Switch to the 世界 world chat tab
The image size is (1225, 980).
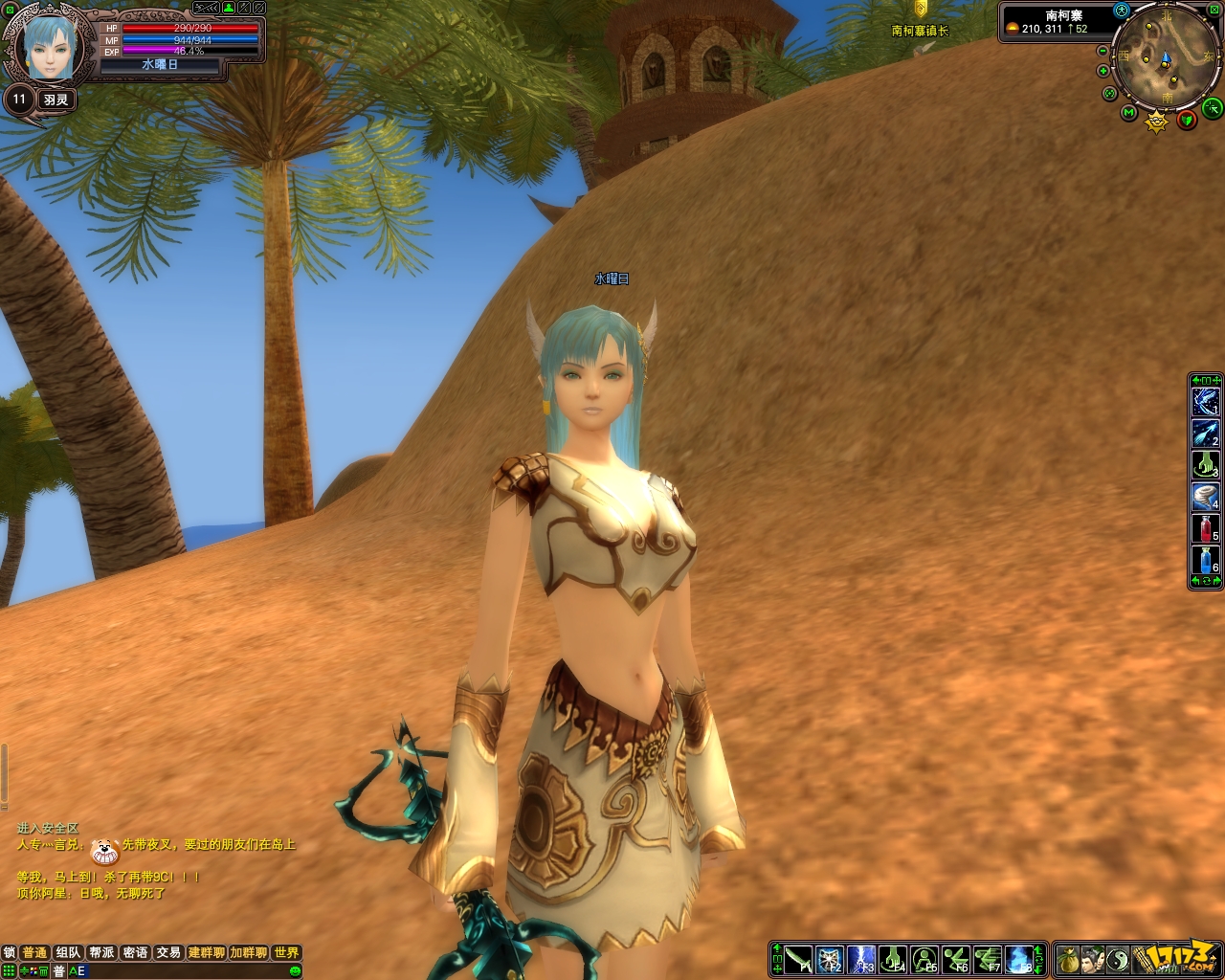(x=286, y=952)
